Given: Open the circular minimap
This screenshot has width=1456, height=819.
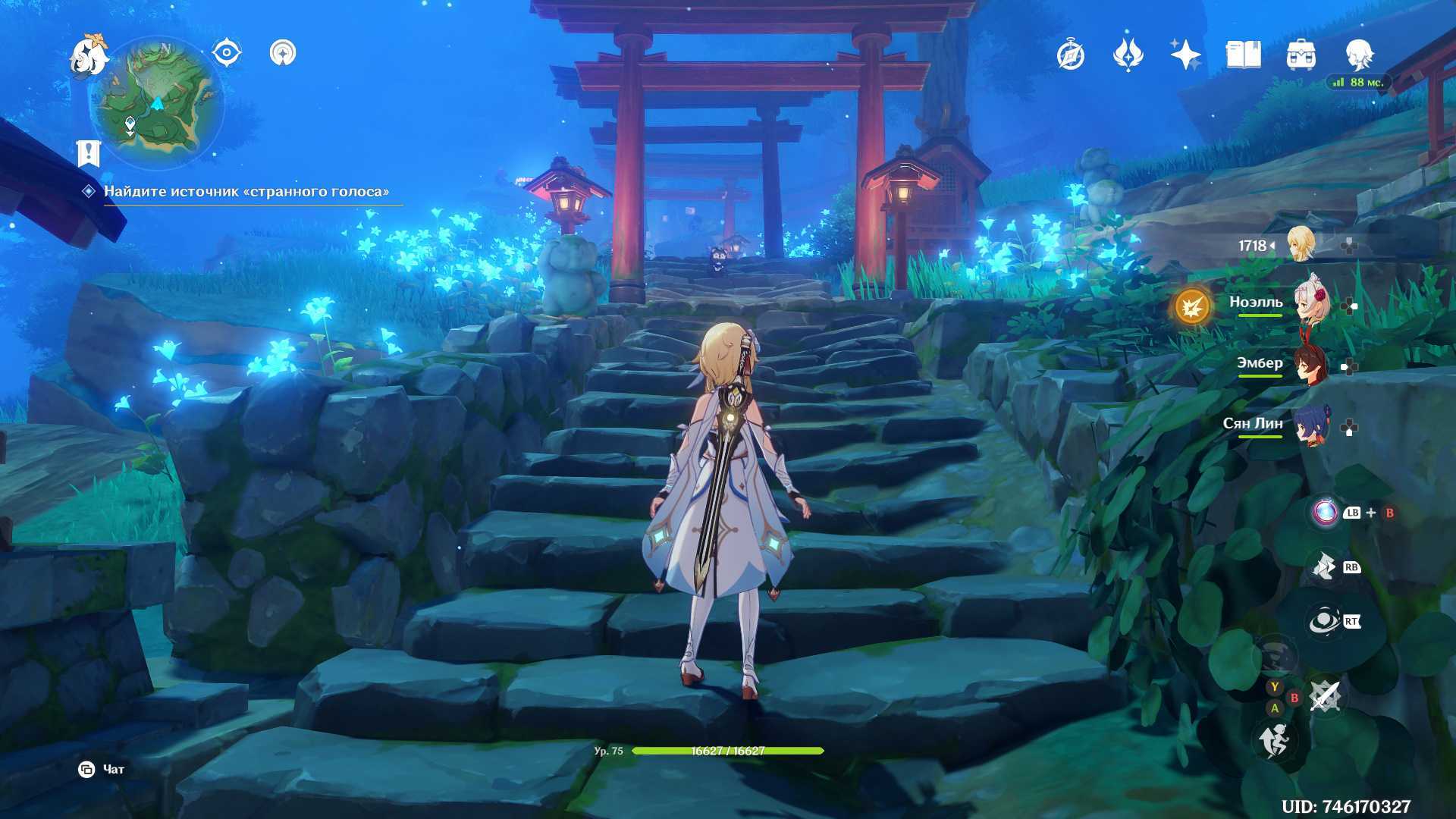Looking at the screenshot, I should click(x=157, y=104).
